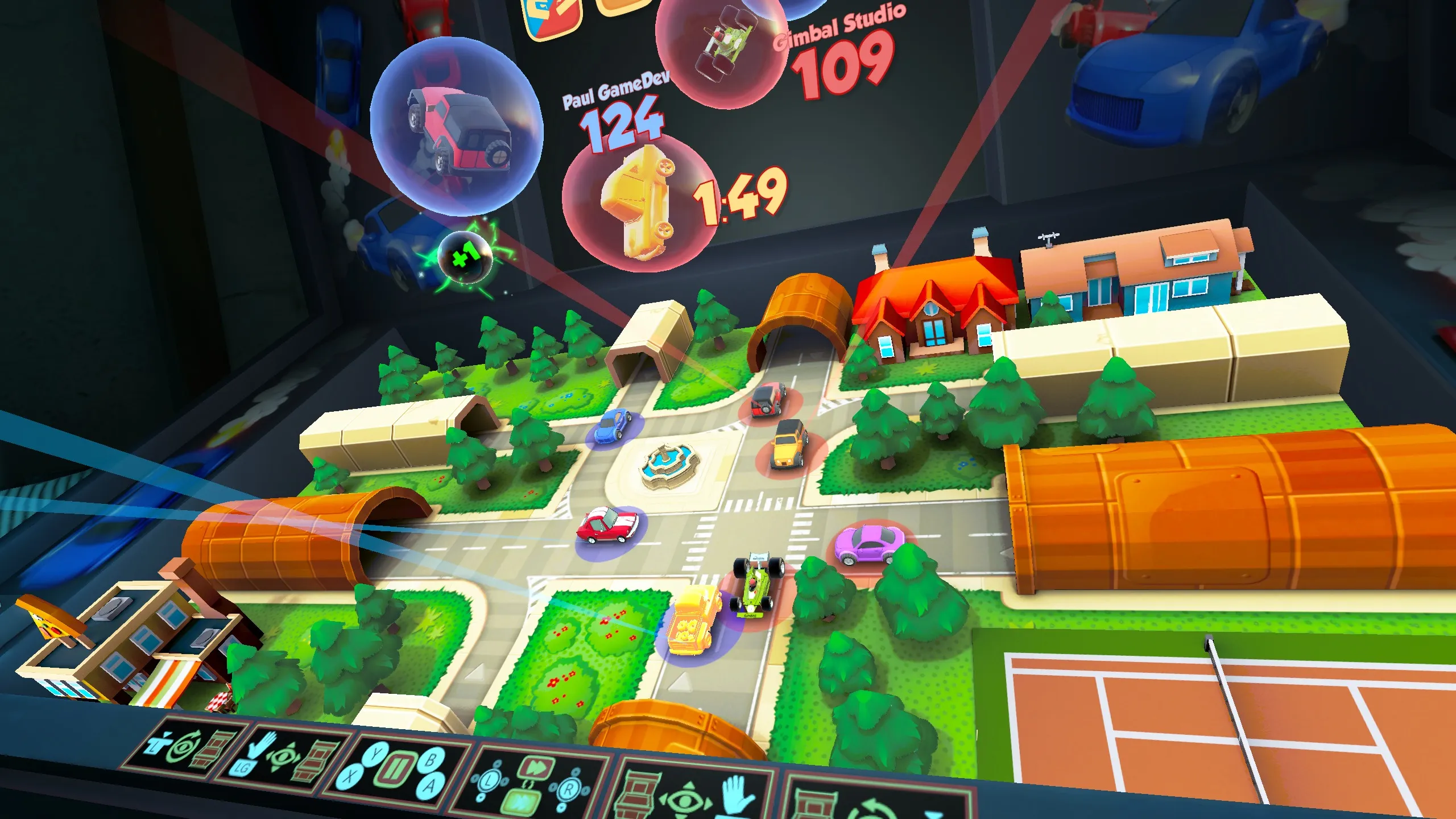Choose the orange jeep with red marker
The width and height of the screenshot is (1456, 819).
789,444
